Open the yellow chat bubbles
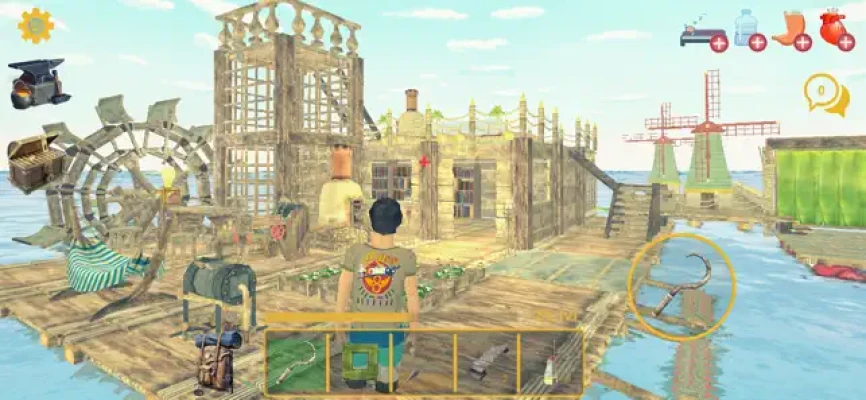The image size is (866, 400). pyautogui.click(x=825, y=94)
